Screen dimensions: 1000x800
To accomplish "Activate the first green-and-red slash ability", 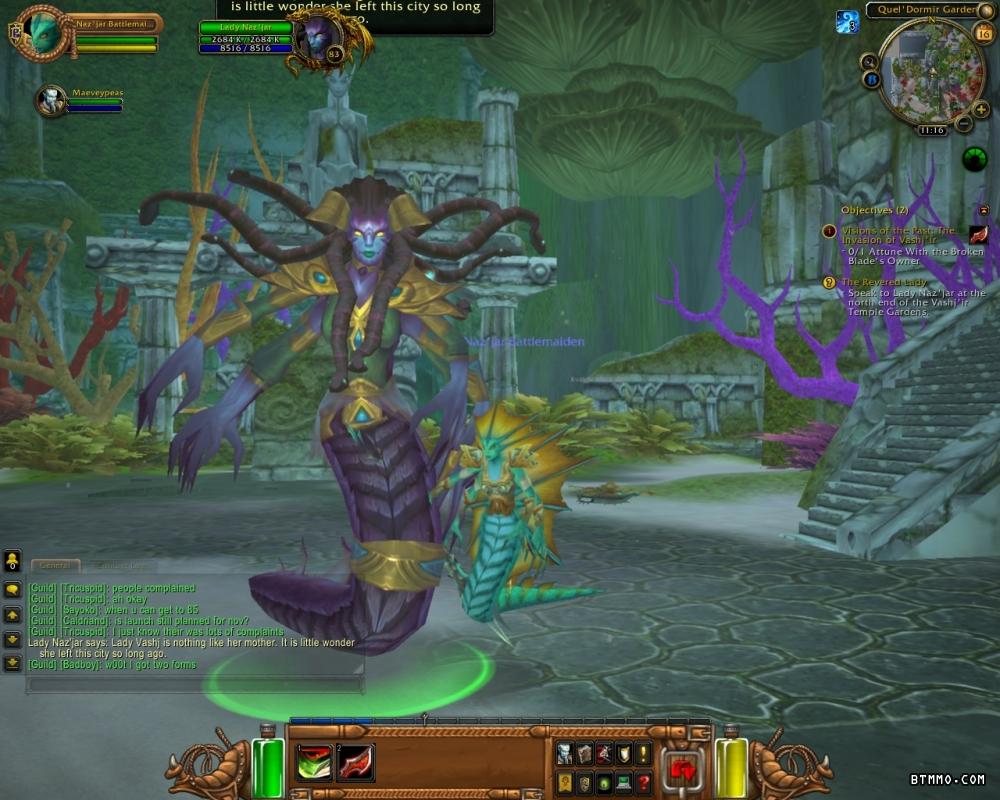I will point(314,762).
